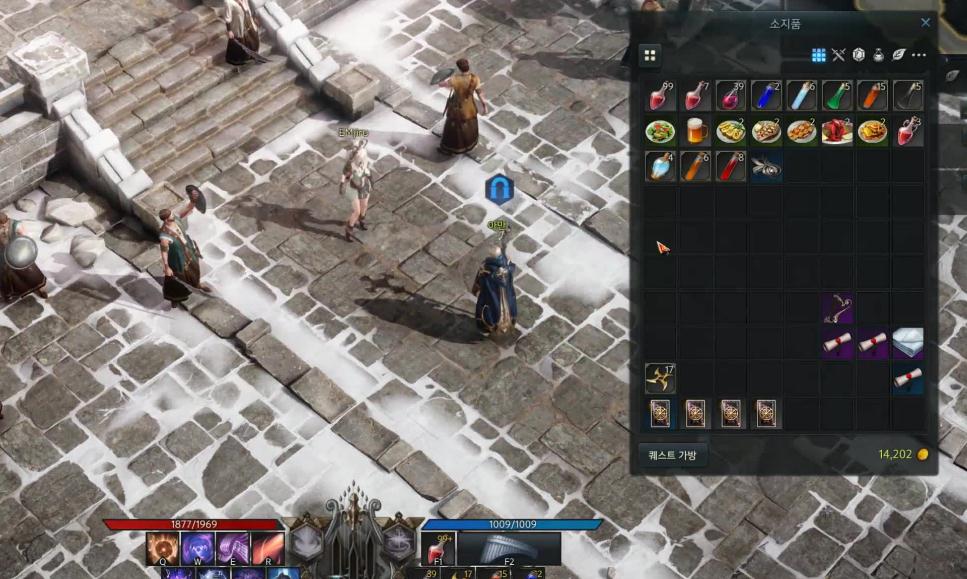Open the 퀘스트 가방 quest bag
Screen dimensions: 967x579
pyautogui.click(x=672, y=455)
